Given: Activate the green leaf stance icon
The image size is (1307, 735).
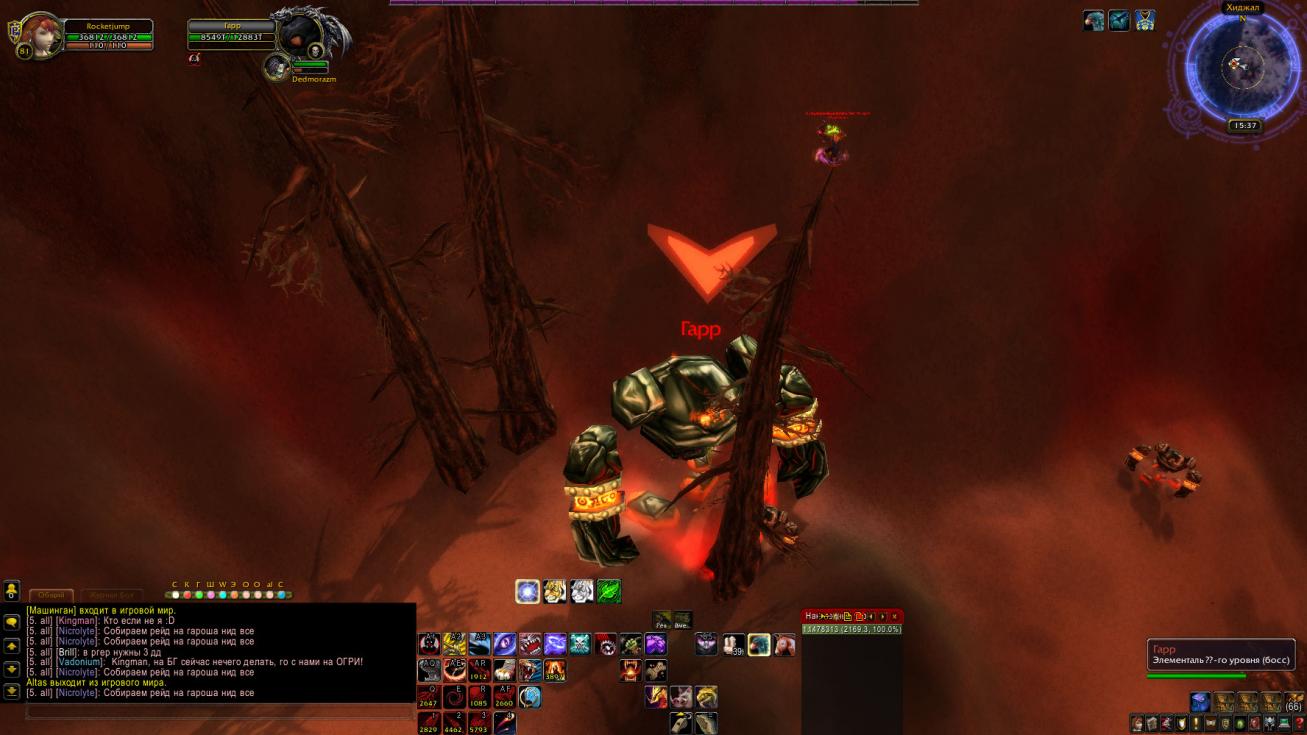Looking at the screenshot, I should [609, 591].
